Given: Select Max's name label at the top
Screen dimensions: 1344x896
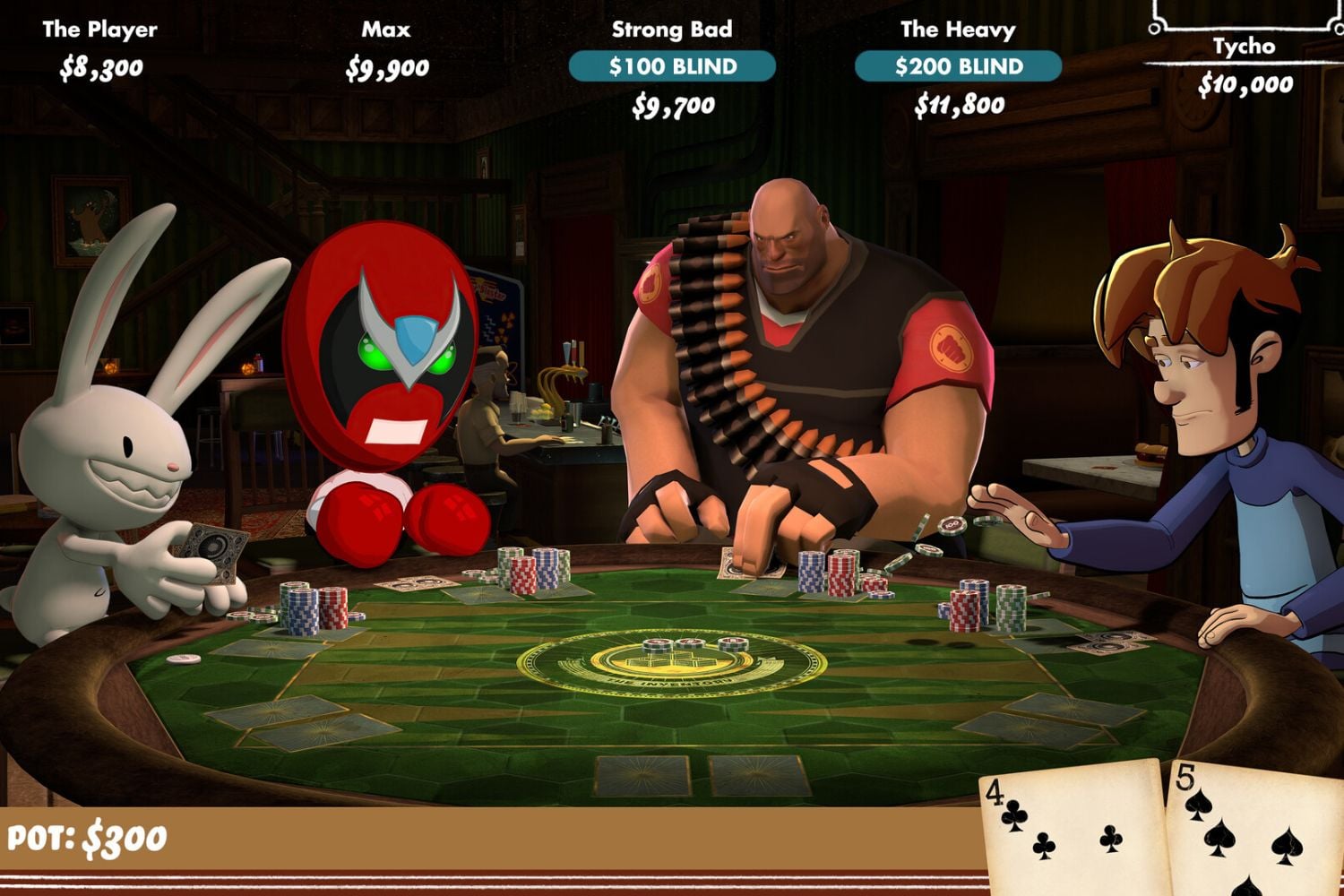Looking at the screenshot, I should point(388,28).
